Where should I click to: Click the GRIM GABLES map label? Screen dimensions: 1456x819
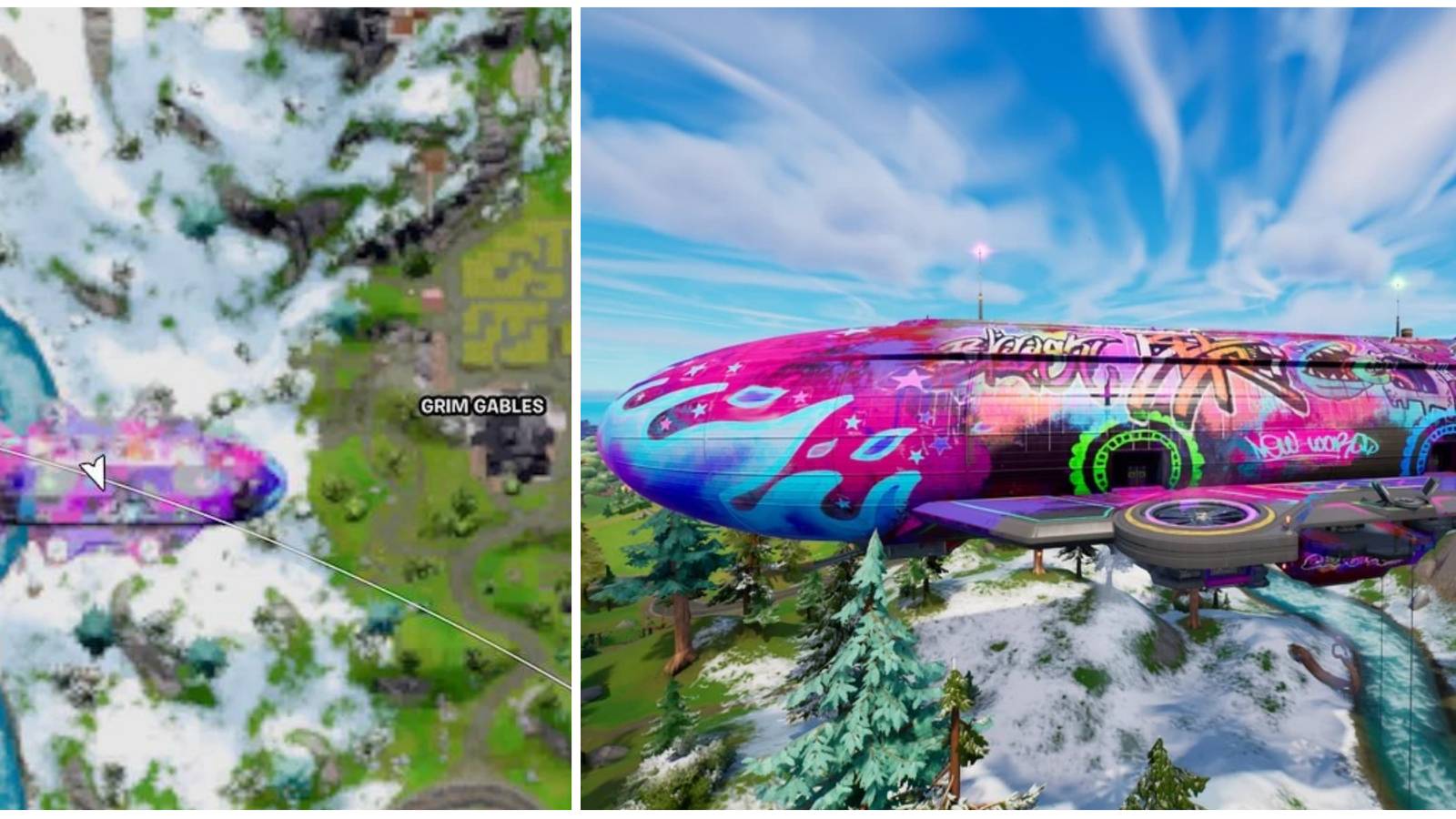tap(482, 407)
